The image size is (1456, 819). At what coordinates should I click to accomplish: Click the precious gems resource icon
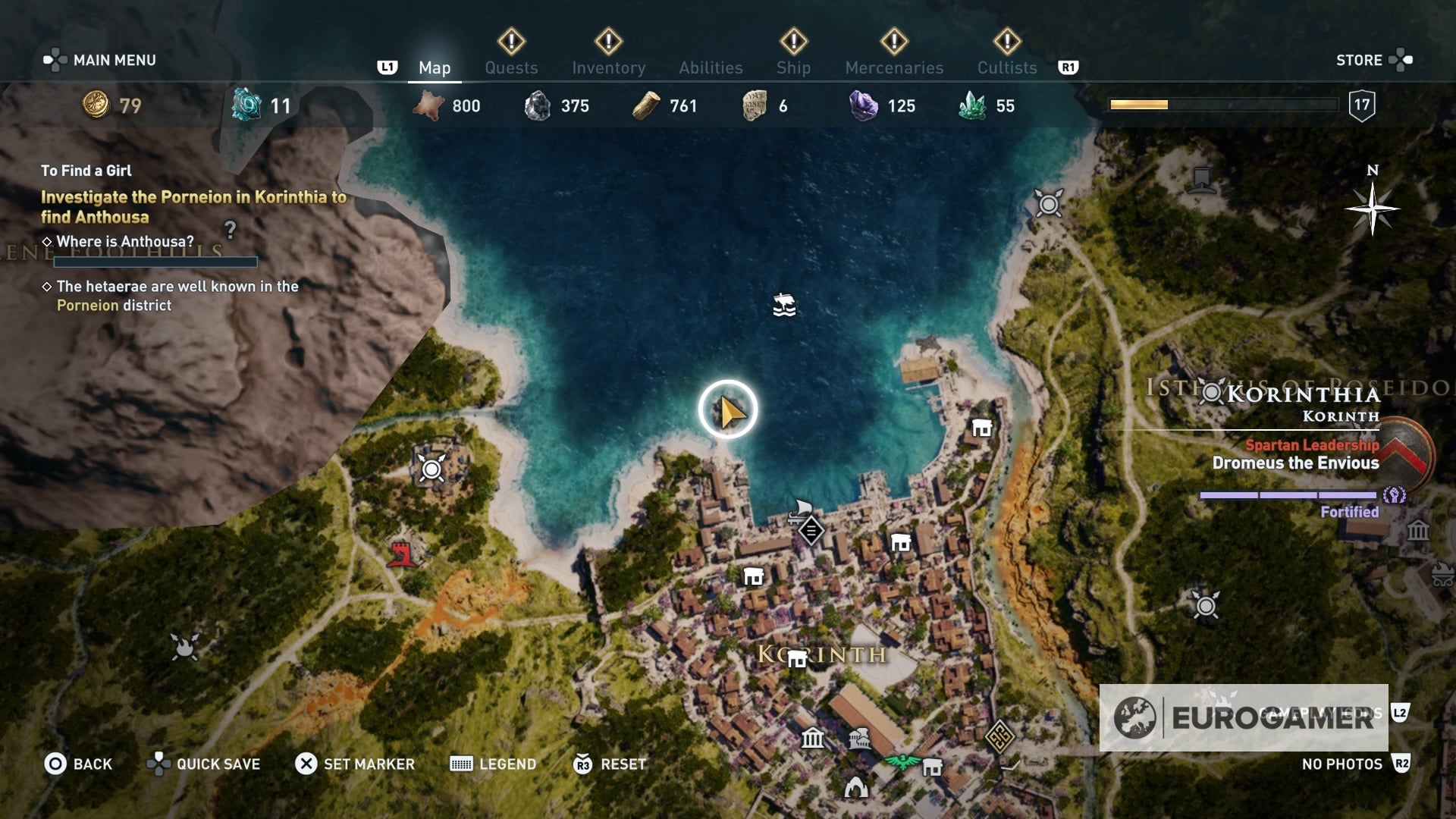pyautogui.click(x=861, y=106)
